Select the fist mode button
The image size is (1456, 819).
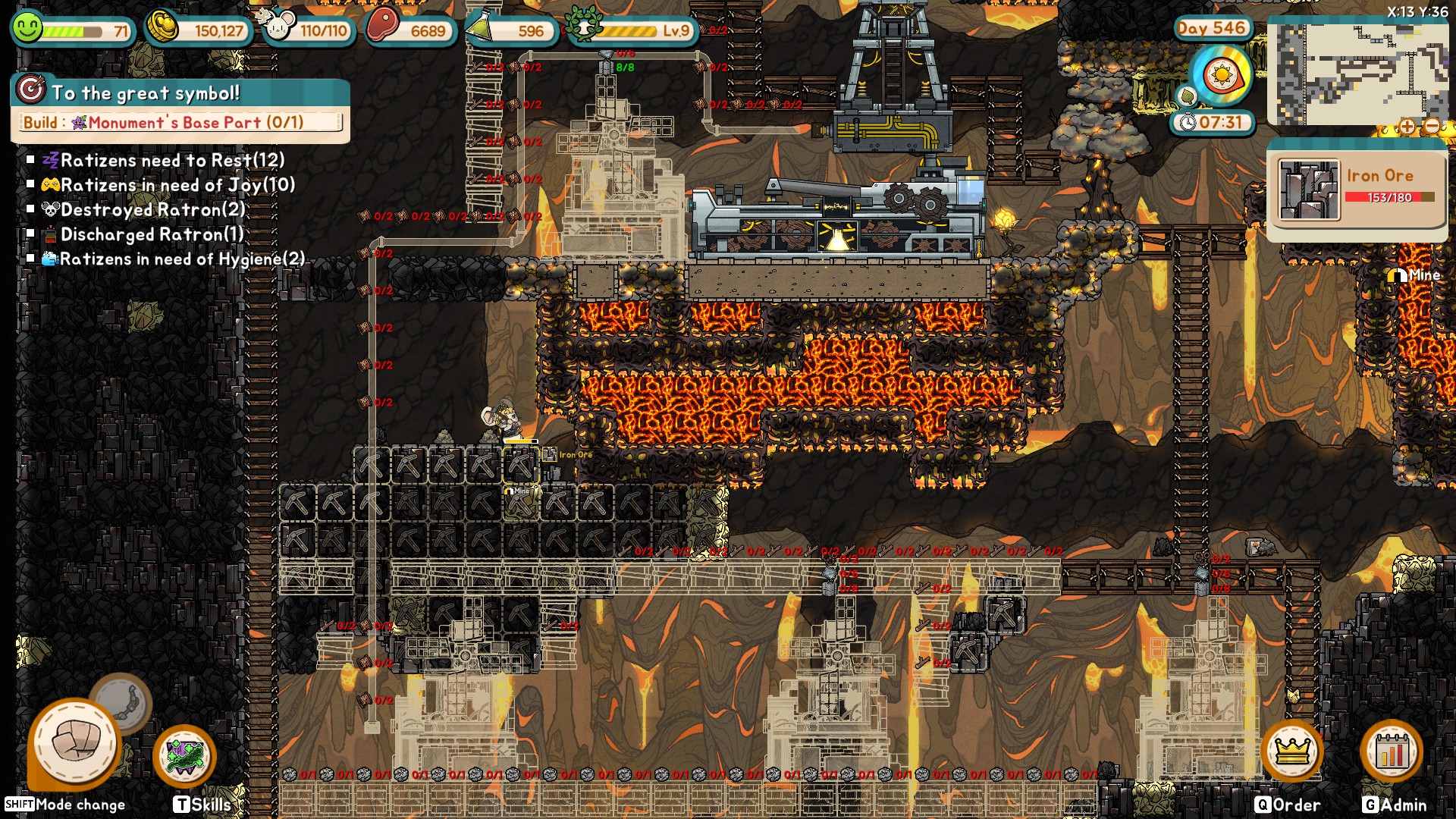click(x=75, y=742)
